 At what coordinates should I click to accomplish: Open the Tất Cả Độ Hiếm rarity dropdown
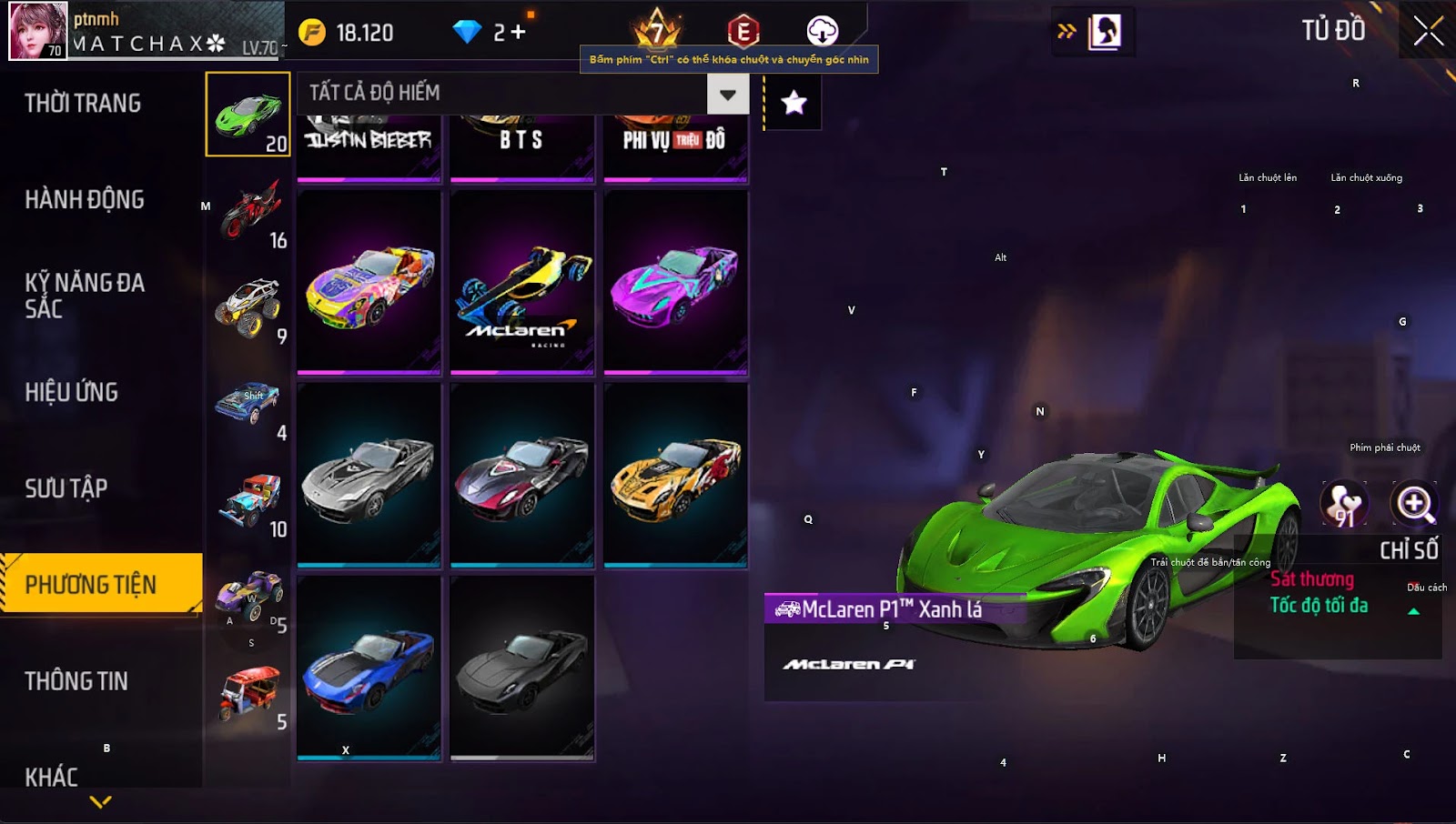coord(727,94)
